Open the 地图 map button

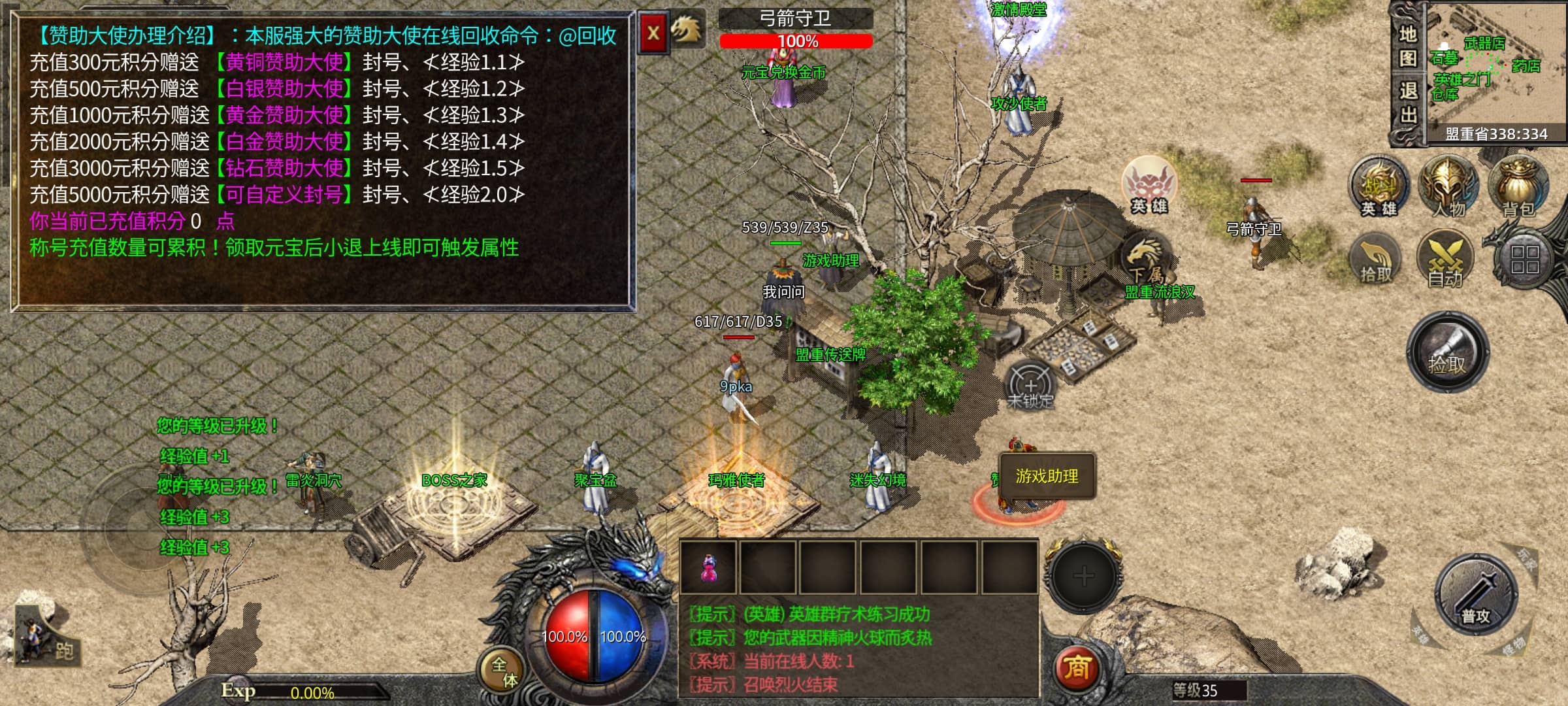(x=1408, y=46)
